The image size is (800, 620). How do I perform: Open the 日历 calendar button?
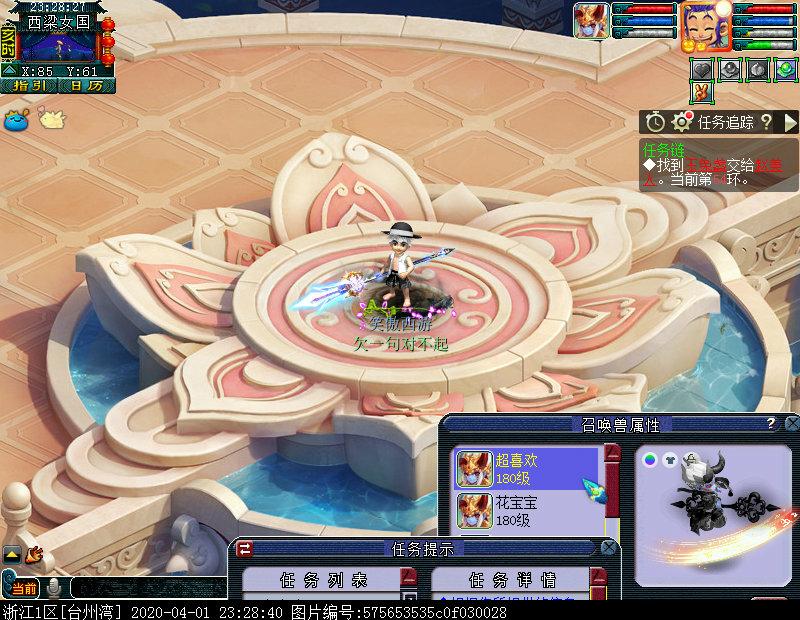pyautogui.click(x=86, y=86)
